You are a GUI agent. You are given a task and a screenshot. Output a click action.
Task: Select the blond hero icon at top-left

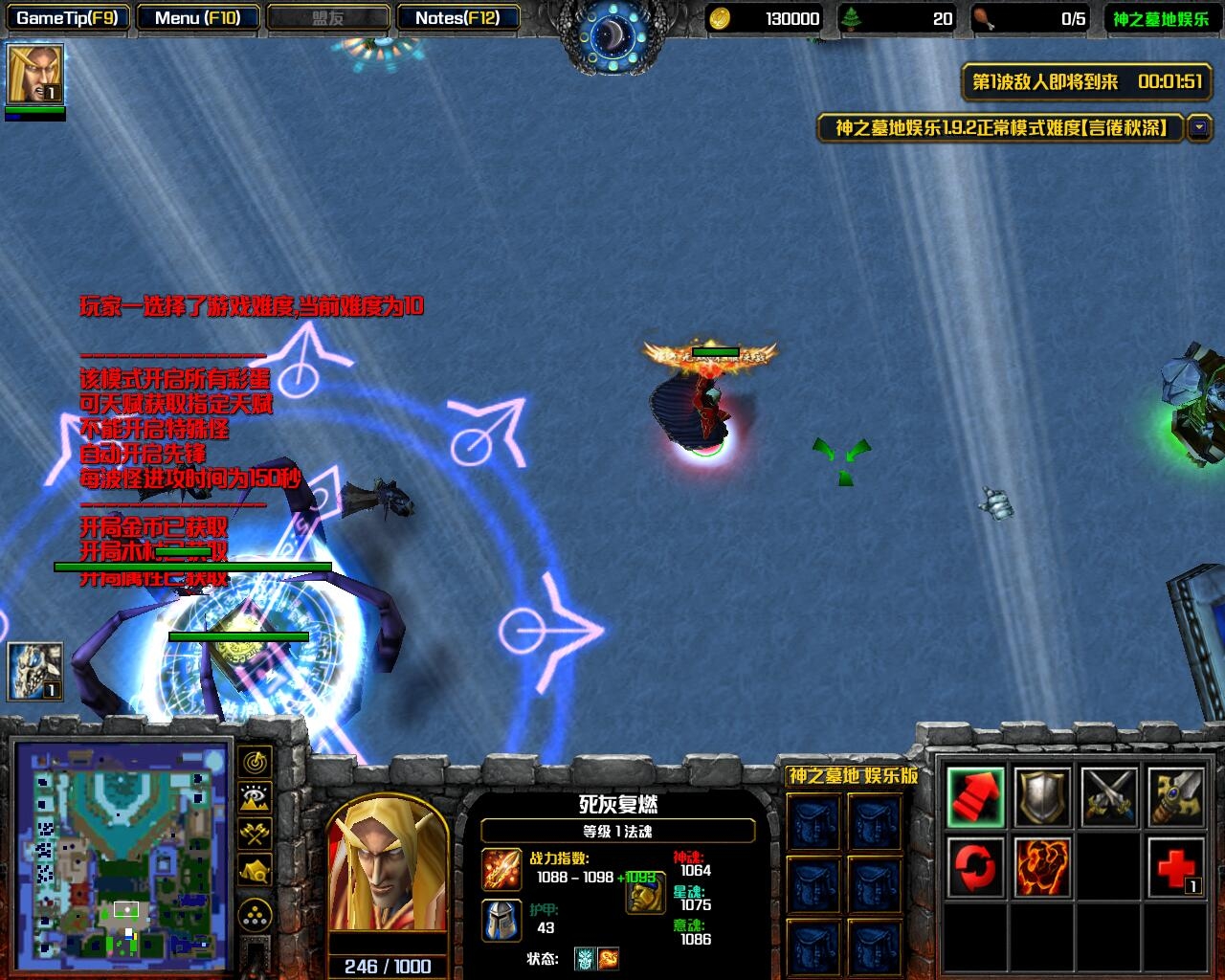tap(35, 74)
